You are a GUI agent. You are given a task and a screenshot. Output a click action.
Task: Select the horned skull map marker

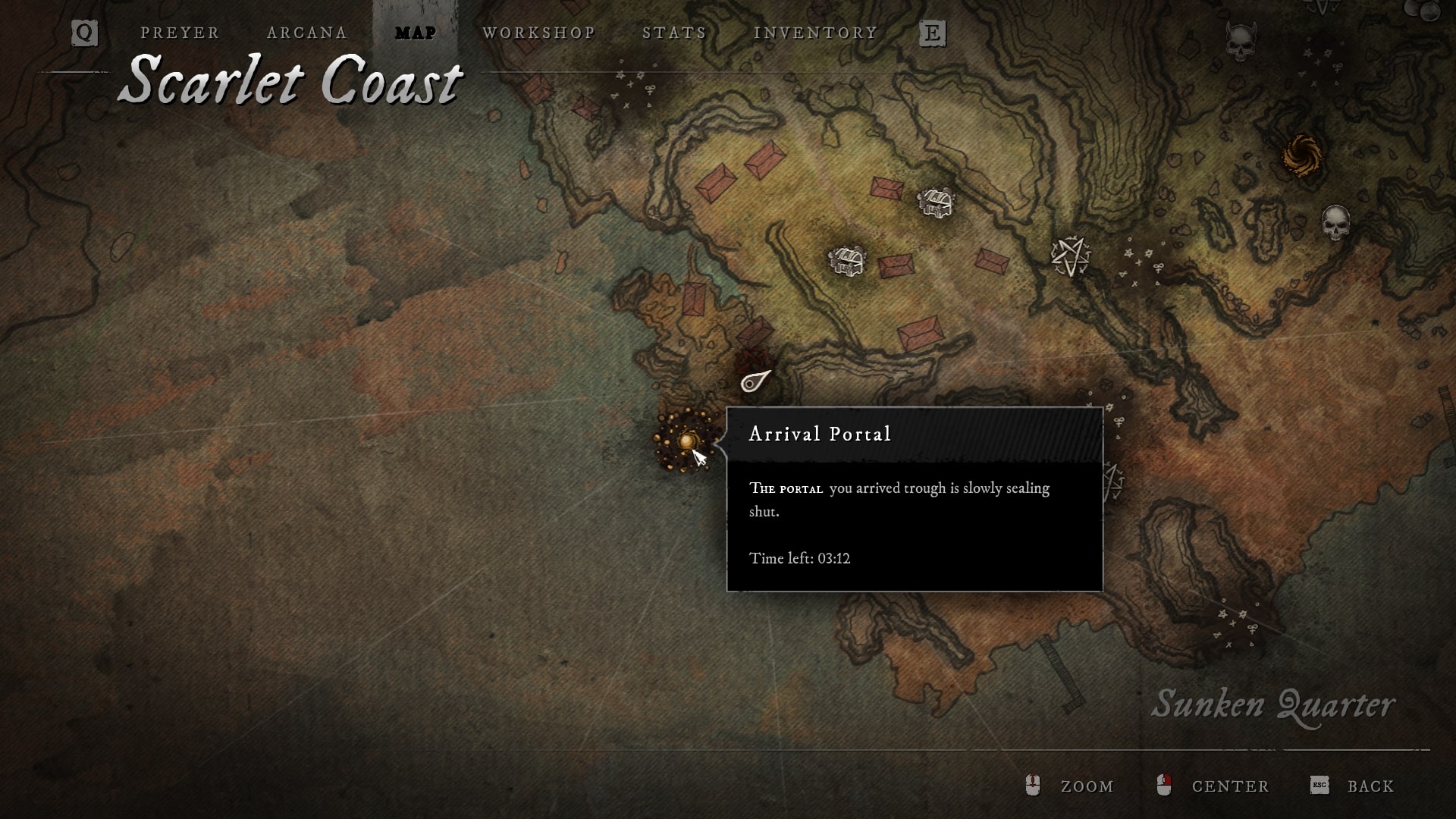(x=1241, y=42)
